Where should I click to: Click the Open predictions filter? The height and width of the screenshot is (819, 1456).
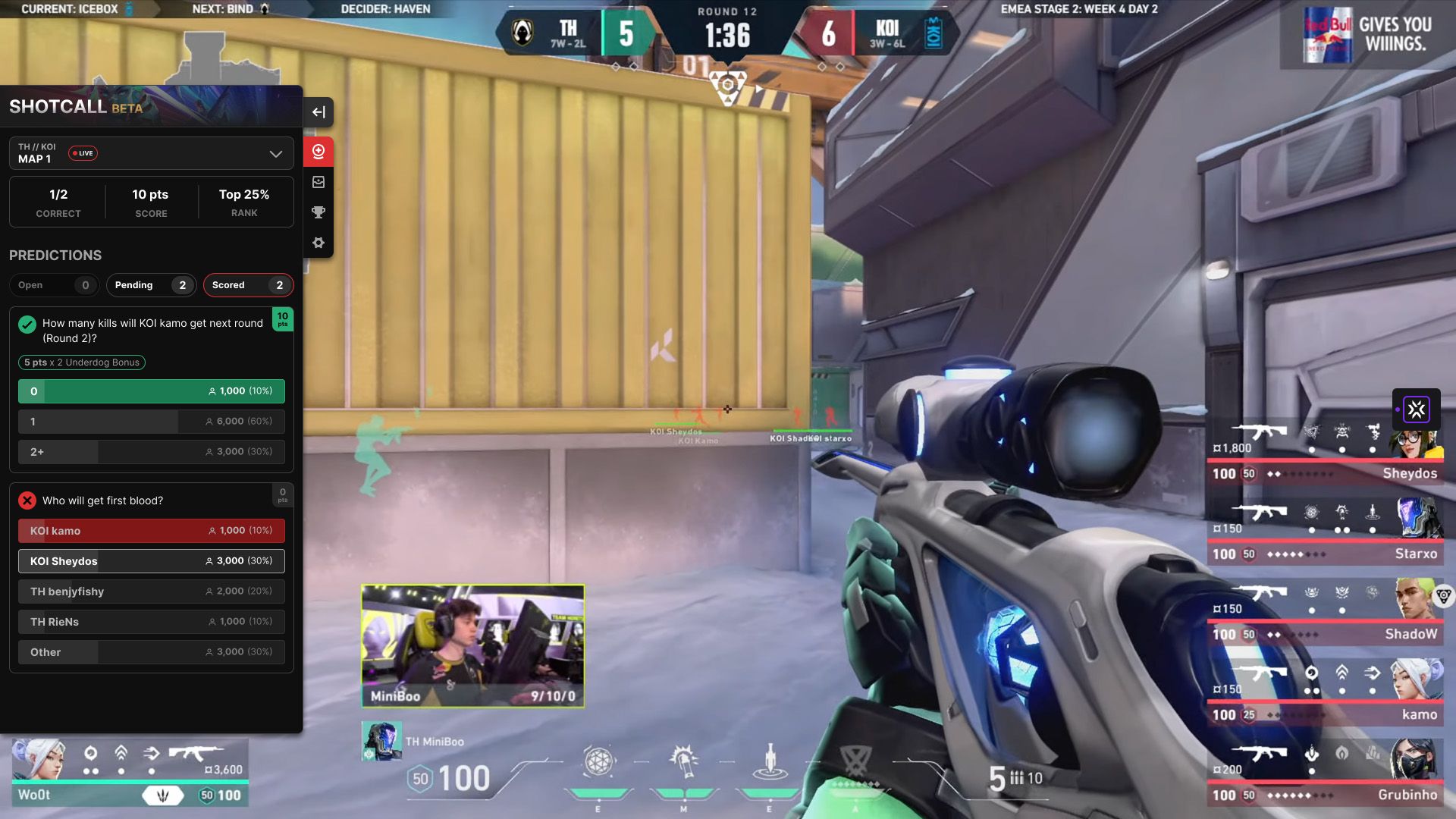(x=54, y=285)
